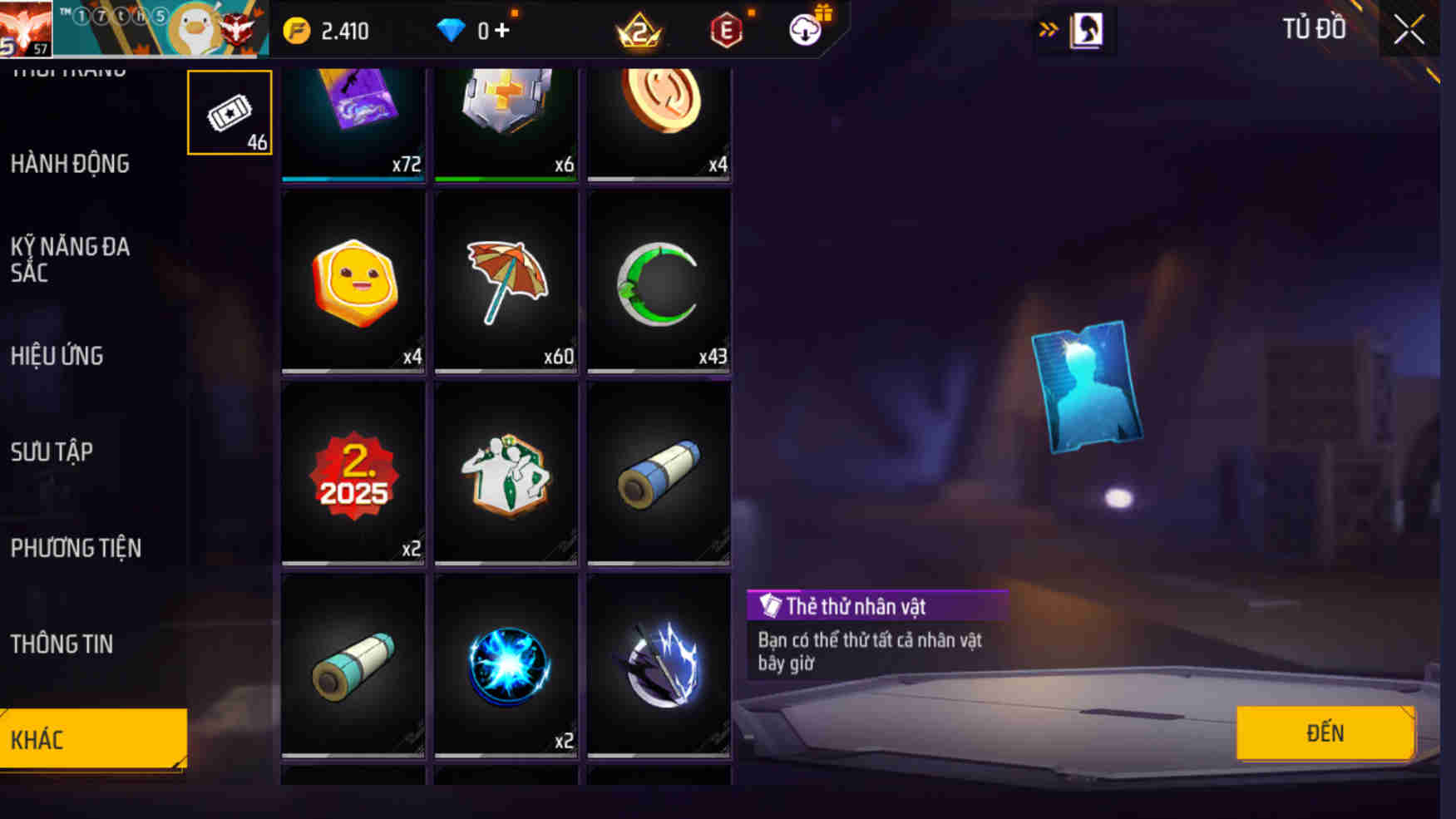Select the ticket icon showing 46

click(229, 111)
